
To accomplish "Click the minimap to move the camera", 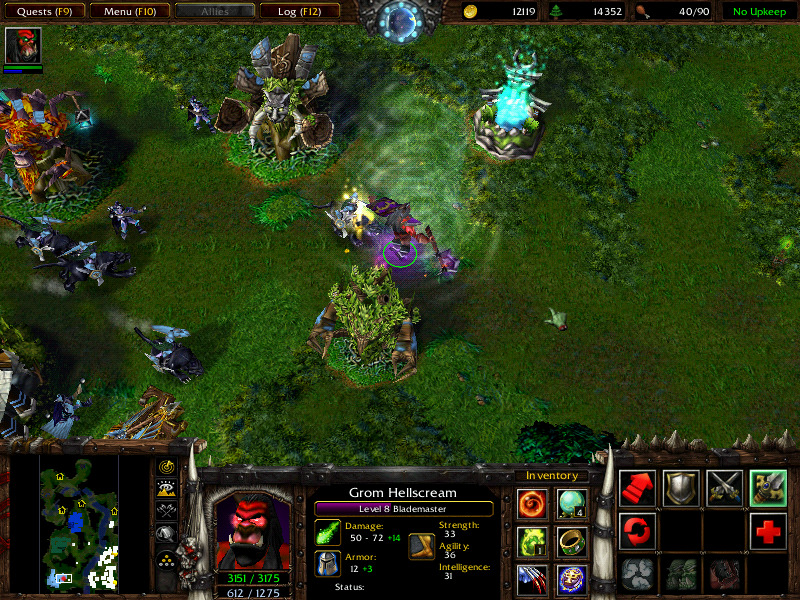I will [x=79, y=521].
